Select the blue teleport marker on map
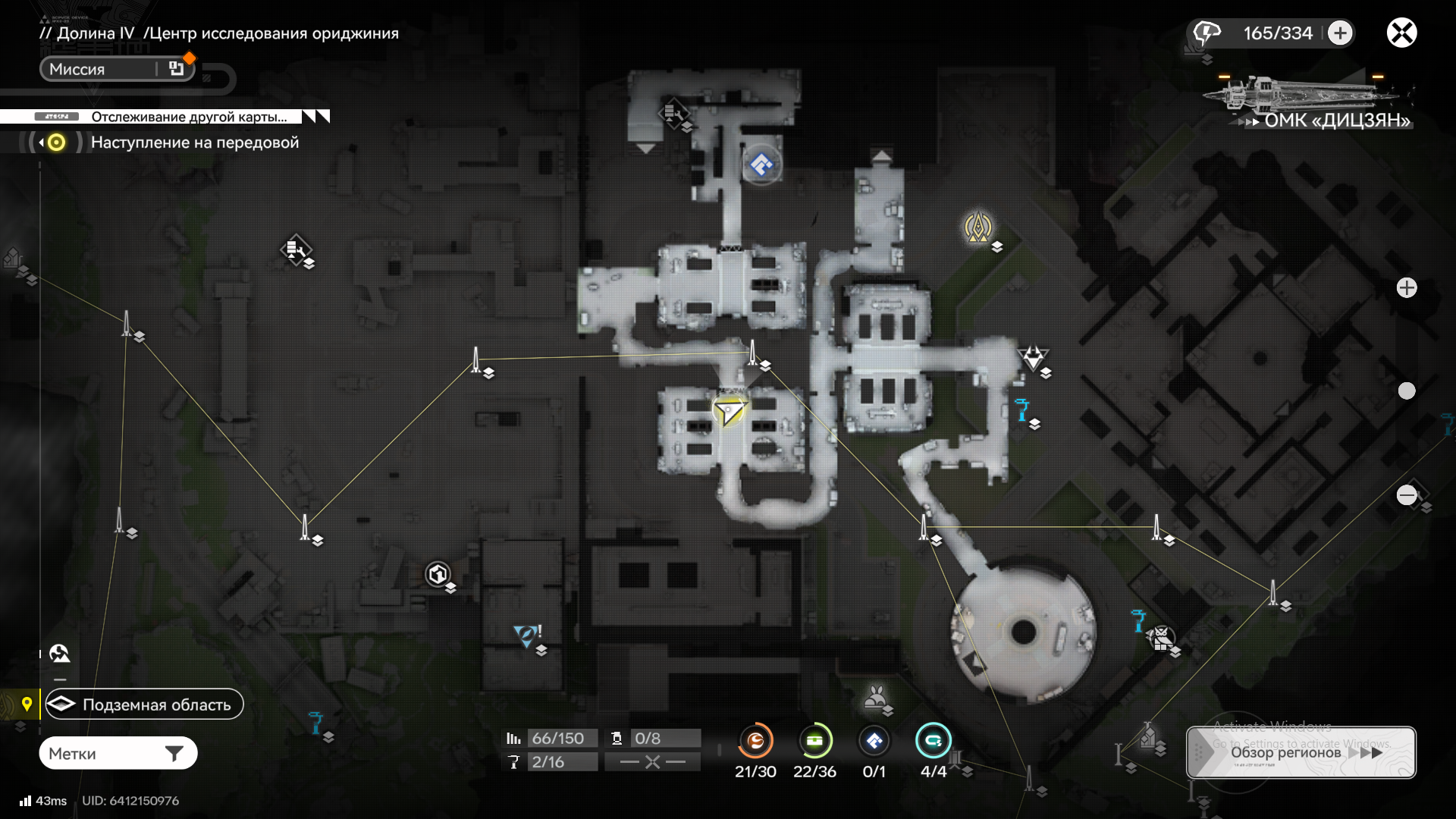Image resolution: width=1456 pixels, height=819 pixels. point(761,165)
